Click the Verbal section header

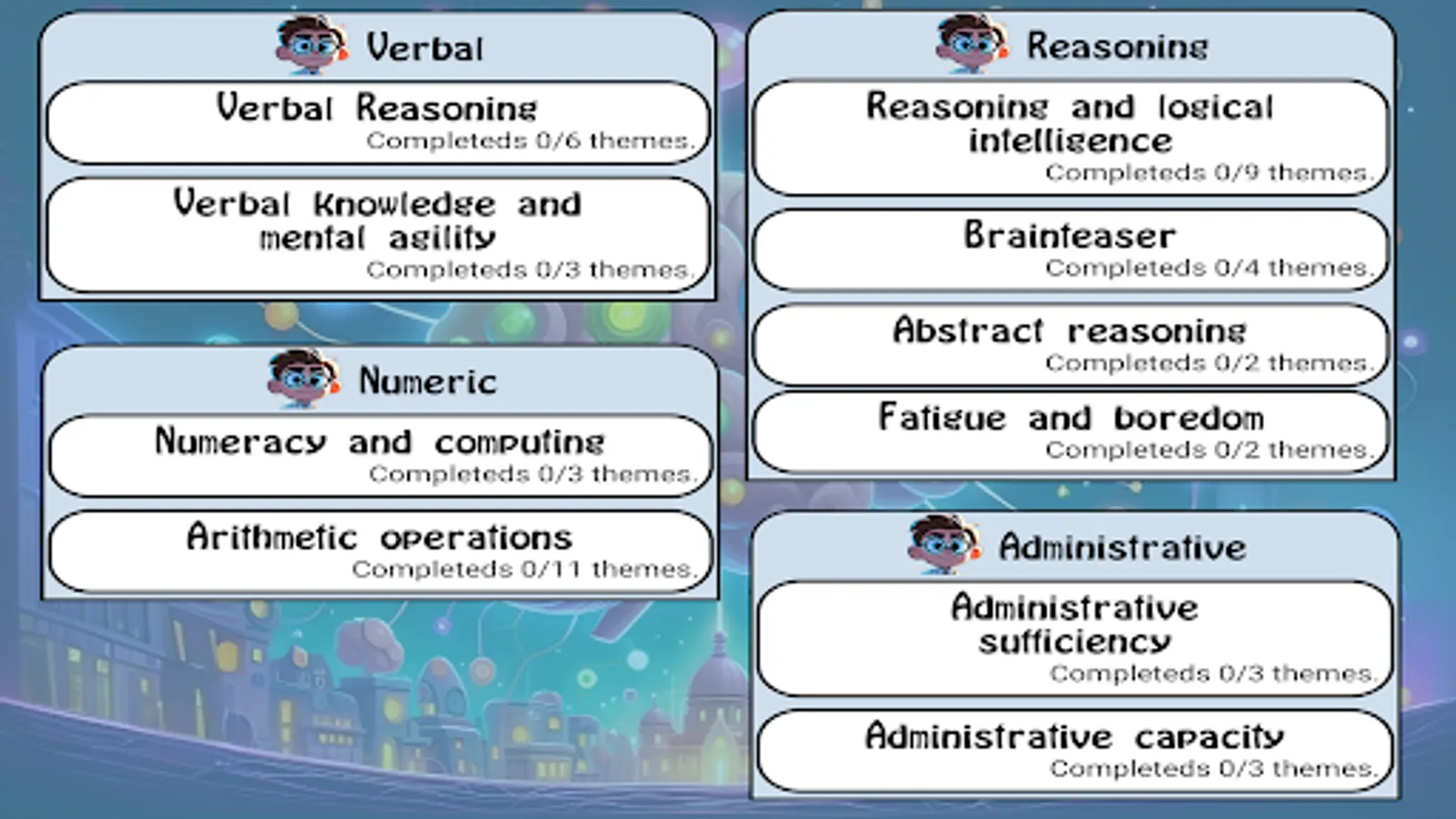click(x=425, y=47)
